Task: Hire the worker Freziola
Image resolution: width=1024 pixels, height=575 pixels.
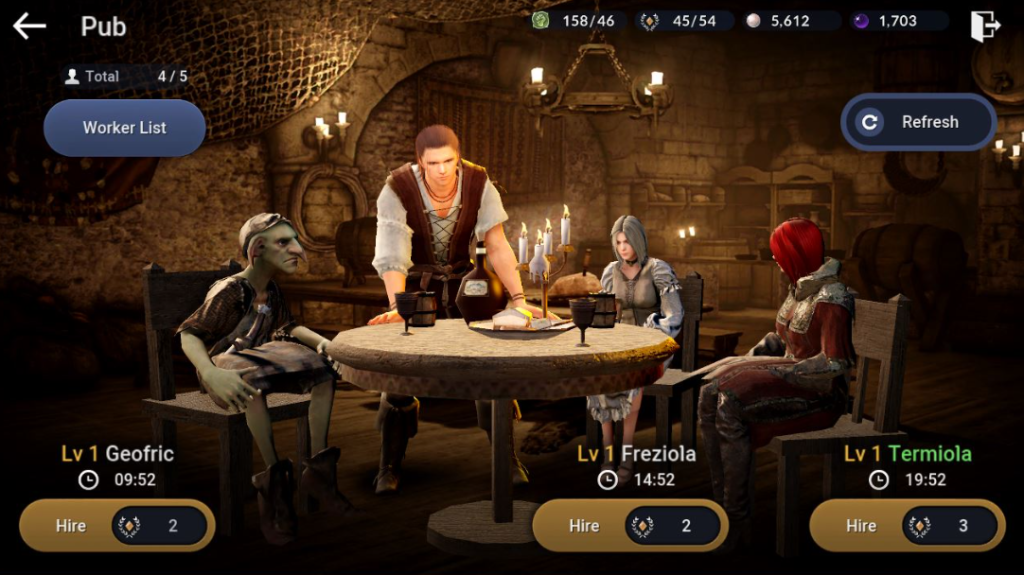Action: [630, 525]
